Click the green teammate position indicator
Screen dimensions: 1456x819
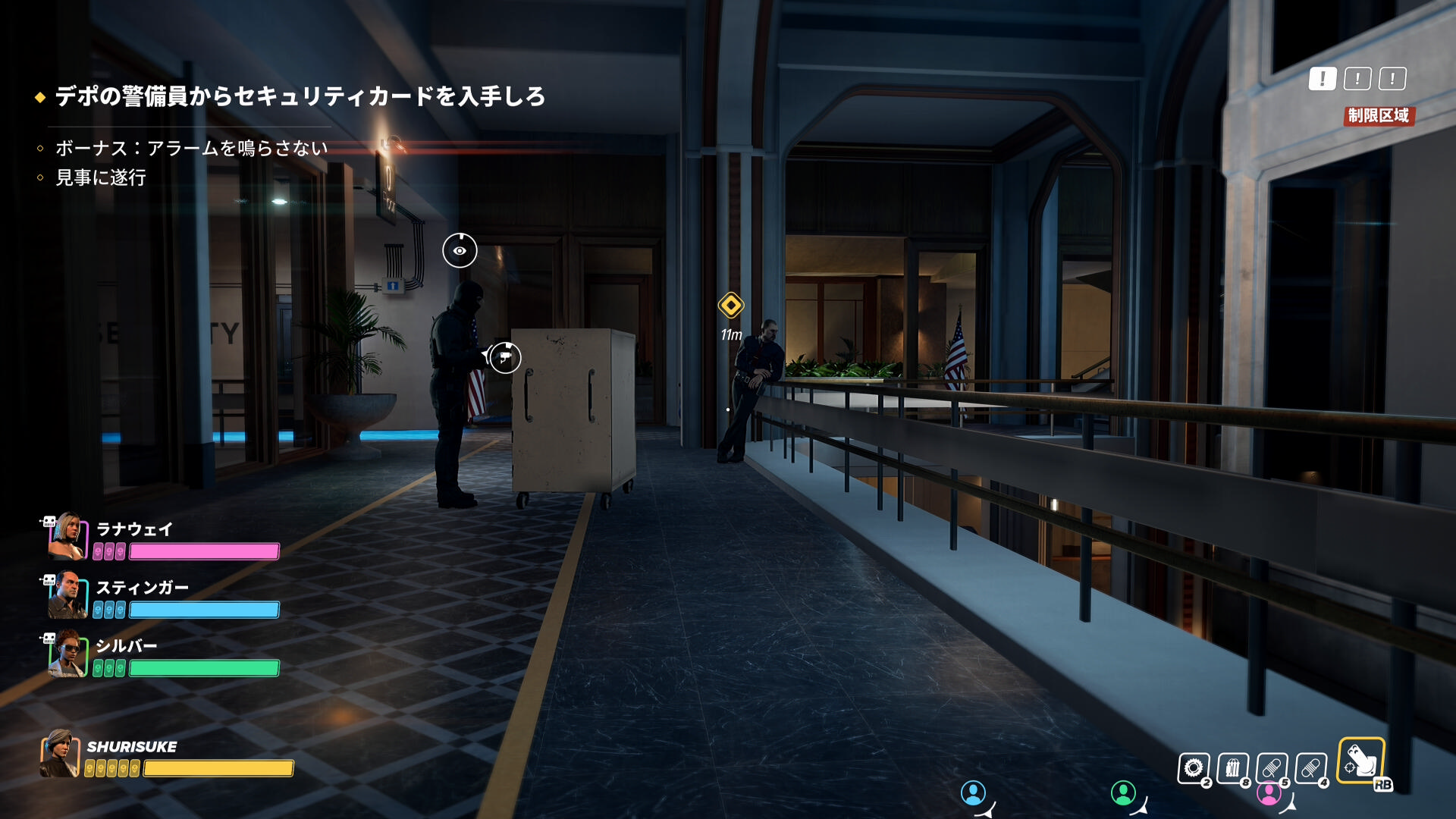(x=1123, y=793)
